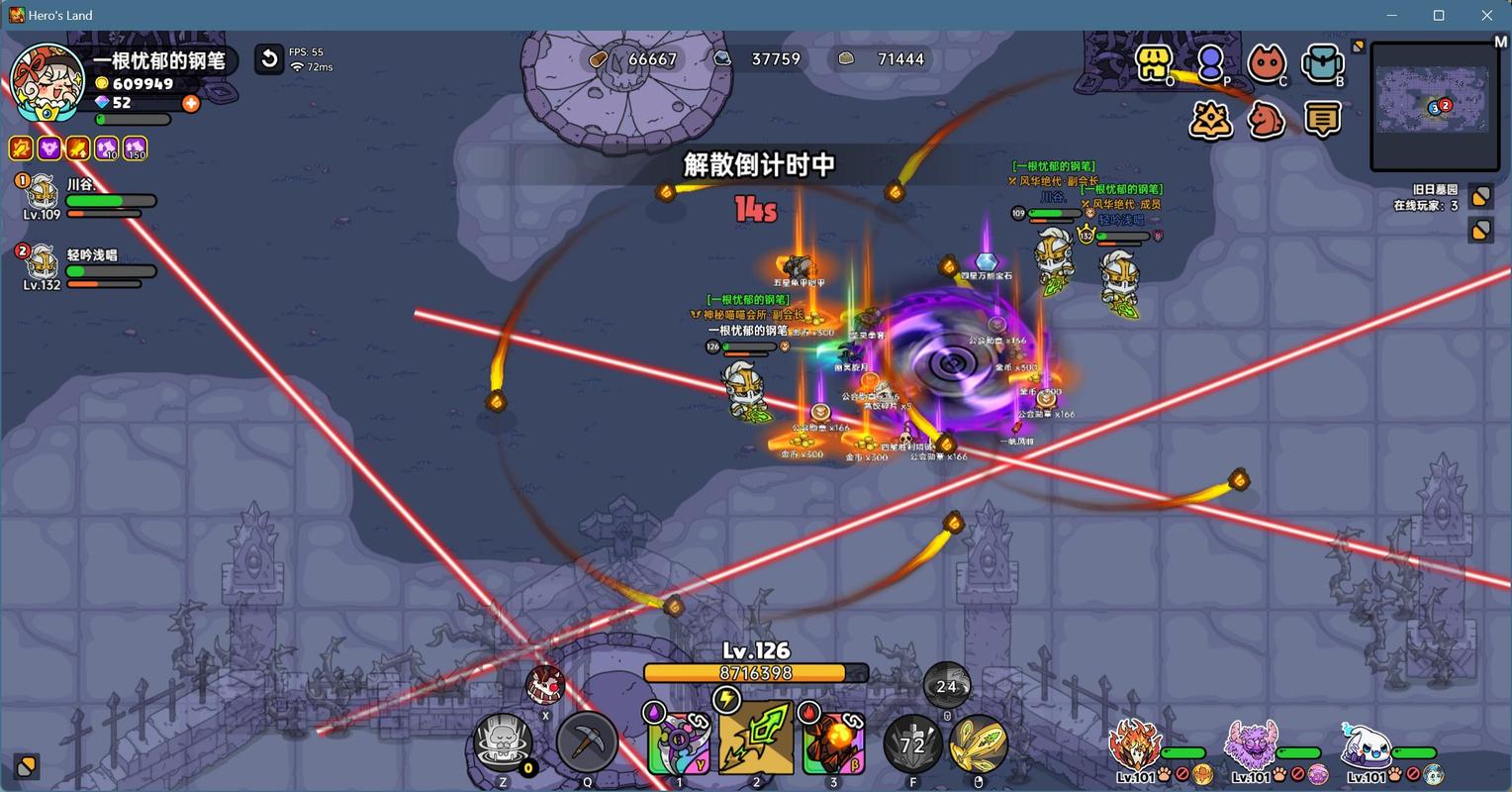
Task: Click the red monster face skill icon
Action: pyautogui.click(x=544, y=683)
